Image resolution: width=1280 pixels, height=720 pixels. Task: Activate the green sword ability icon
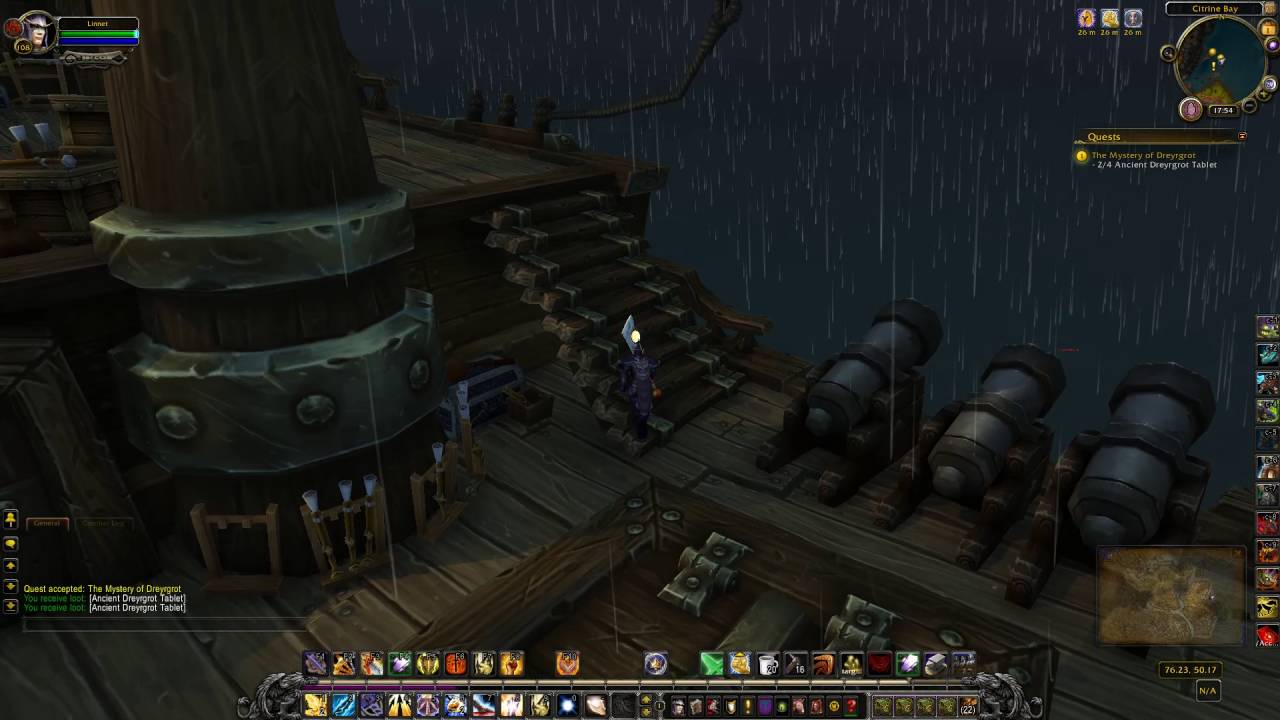coord(711,663)
